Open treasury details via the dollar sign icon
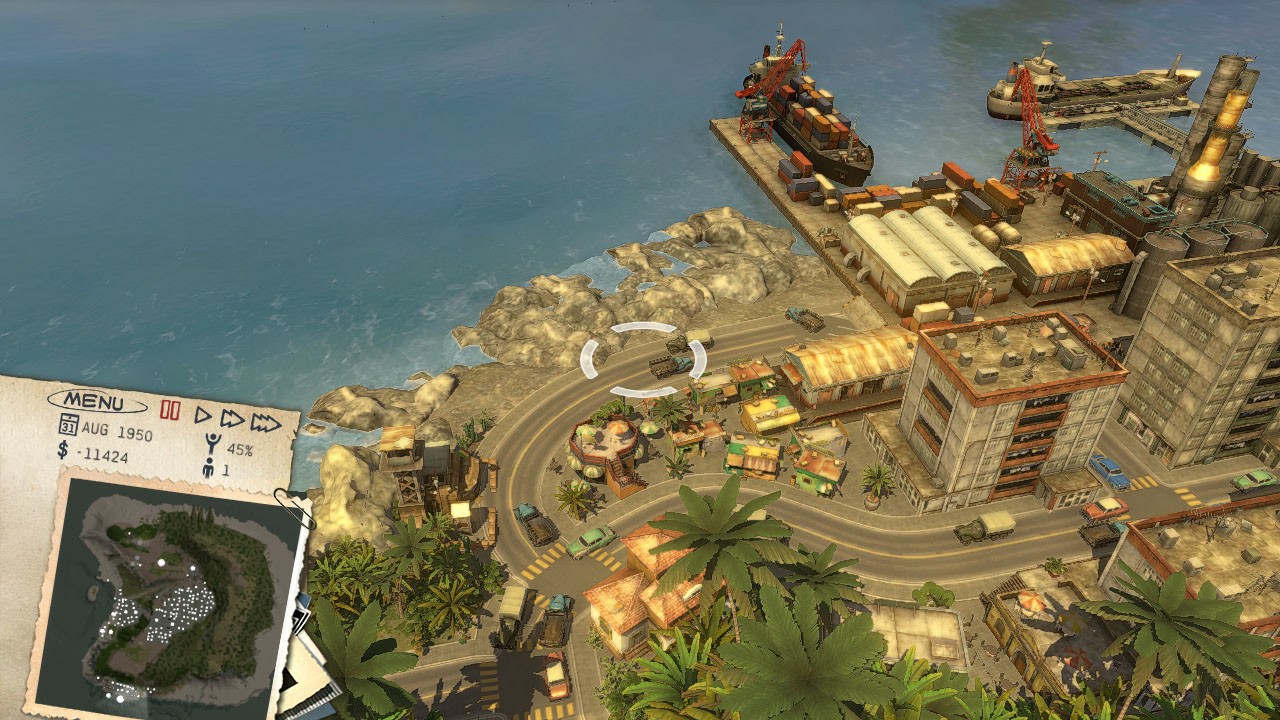Viewport: 1280px width, 720px height. pos(61,450)
